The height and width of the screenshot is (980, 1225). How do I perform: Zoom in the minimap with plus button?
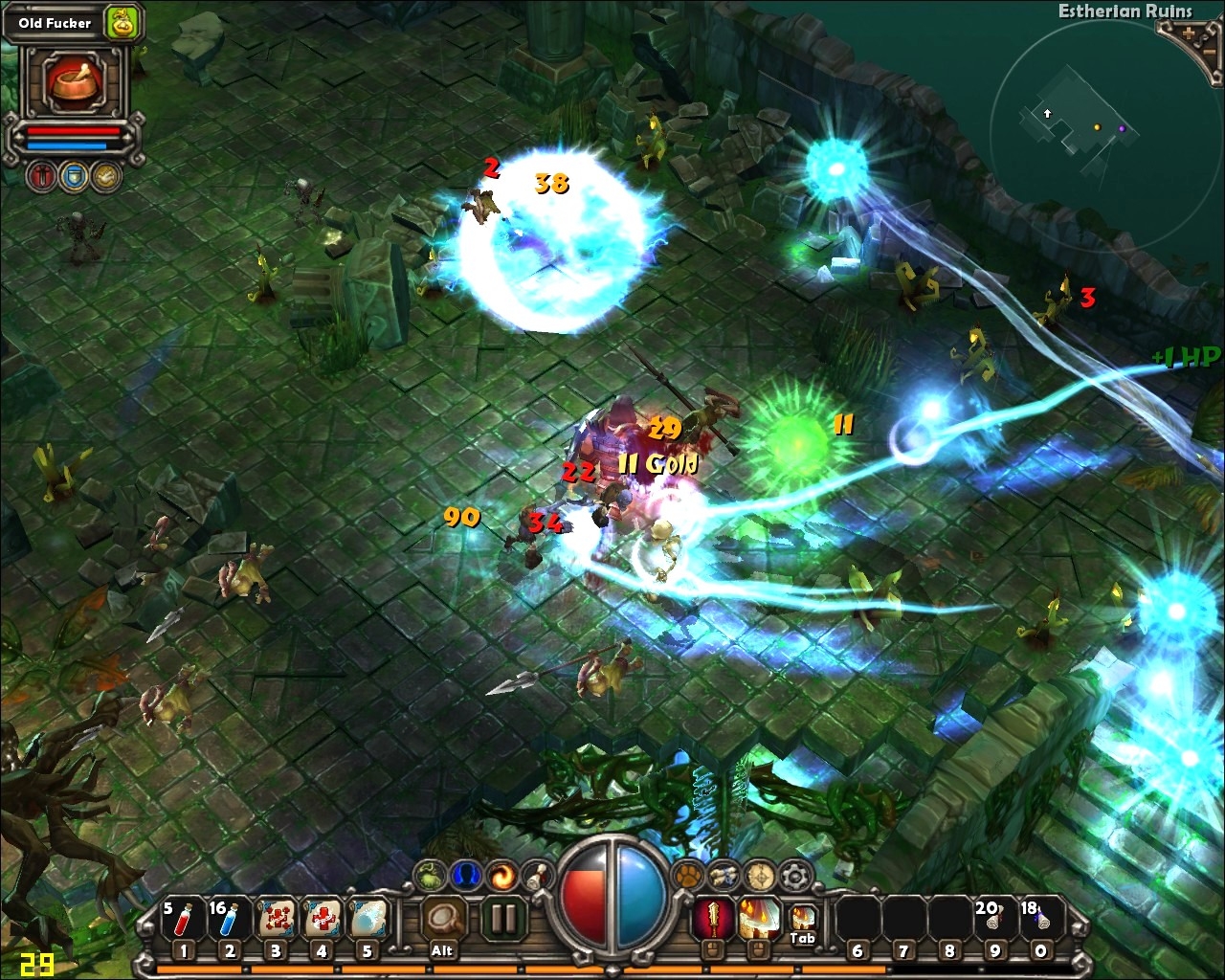point(1189,33)
